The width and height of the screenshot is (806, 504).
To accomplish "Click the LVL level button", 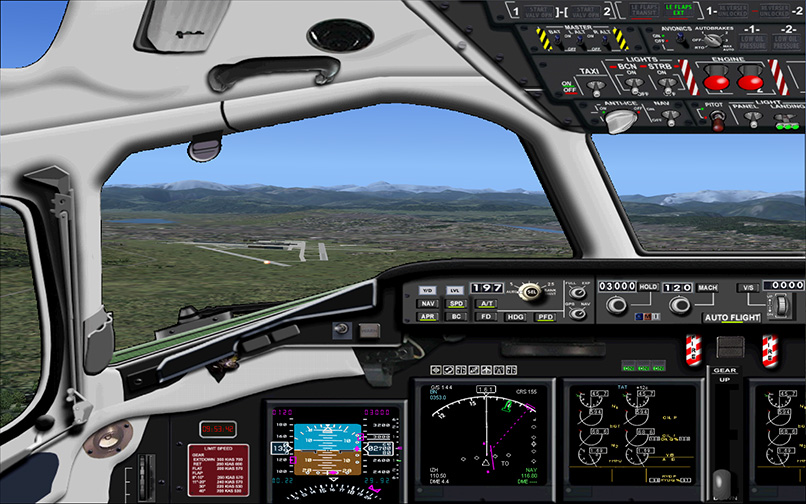I will coord(455,289).
